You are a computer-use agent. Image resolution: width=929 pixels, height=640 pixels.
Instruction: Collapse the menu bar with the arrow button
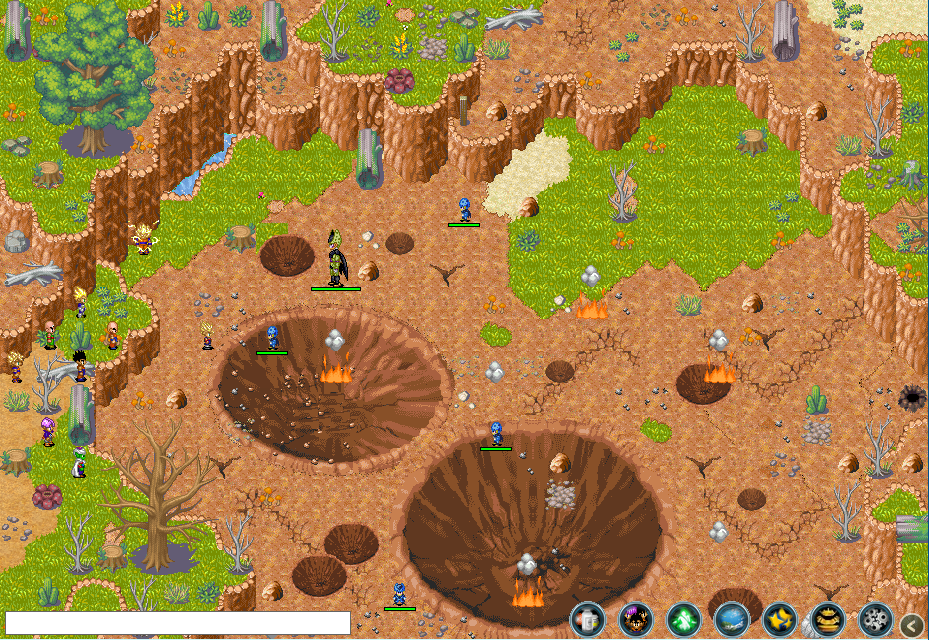(x=911, y=625)
